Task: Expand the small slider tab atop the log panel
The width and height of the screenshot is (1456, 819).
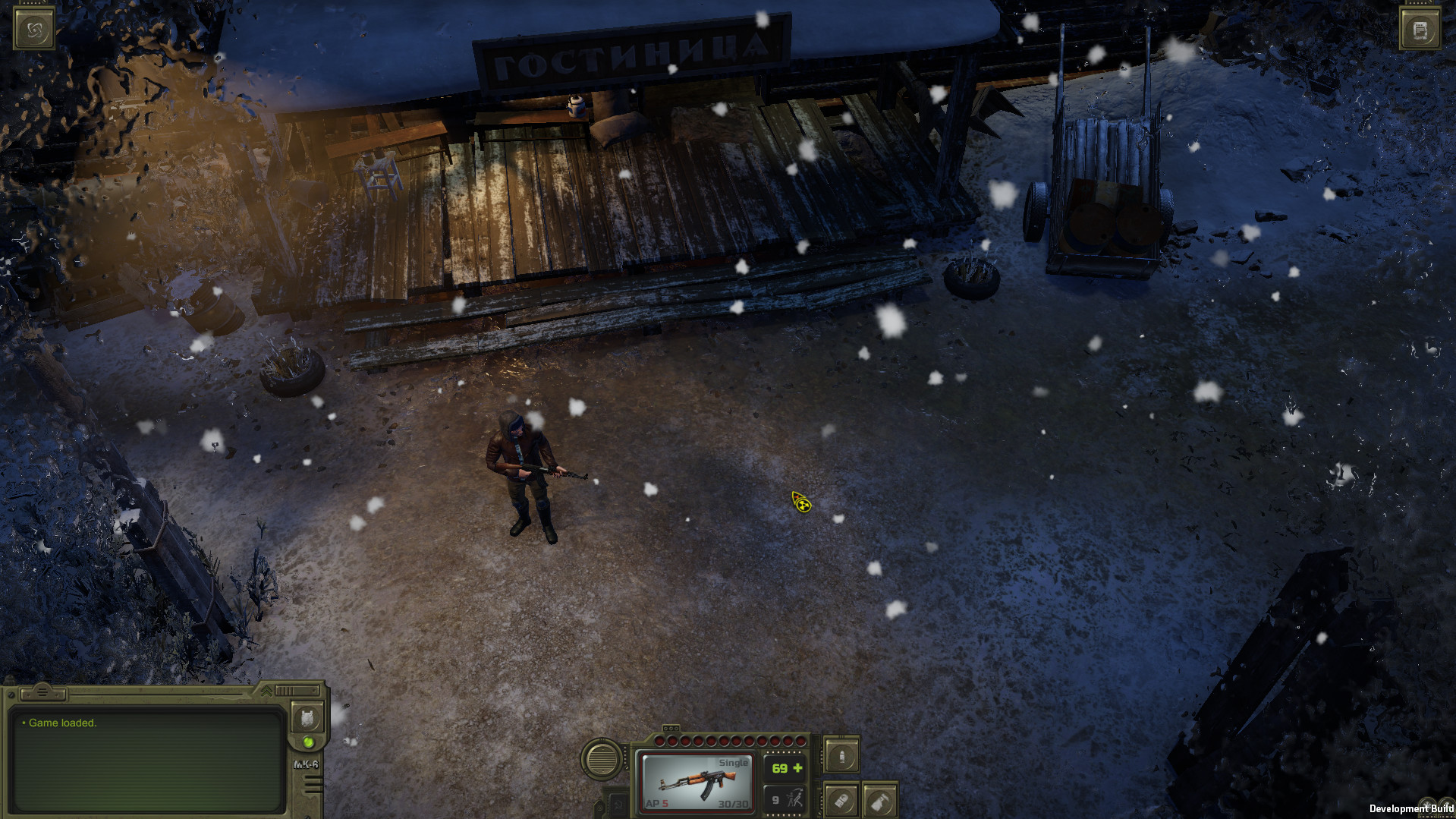Action: point(42,693)
